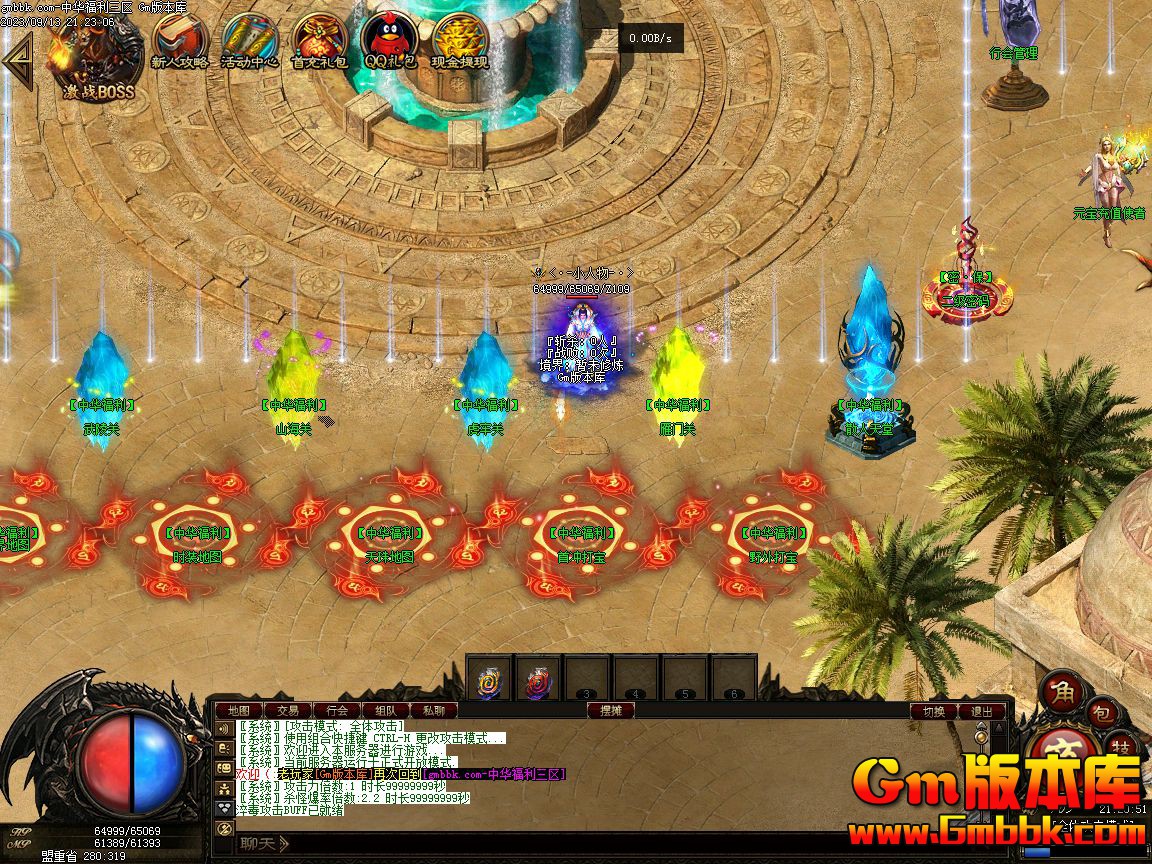Use the red swirl item in the second hotbar slot

click(538, 680)
